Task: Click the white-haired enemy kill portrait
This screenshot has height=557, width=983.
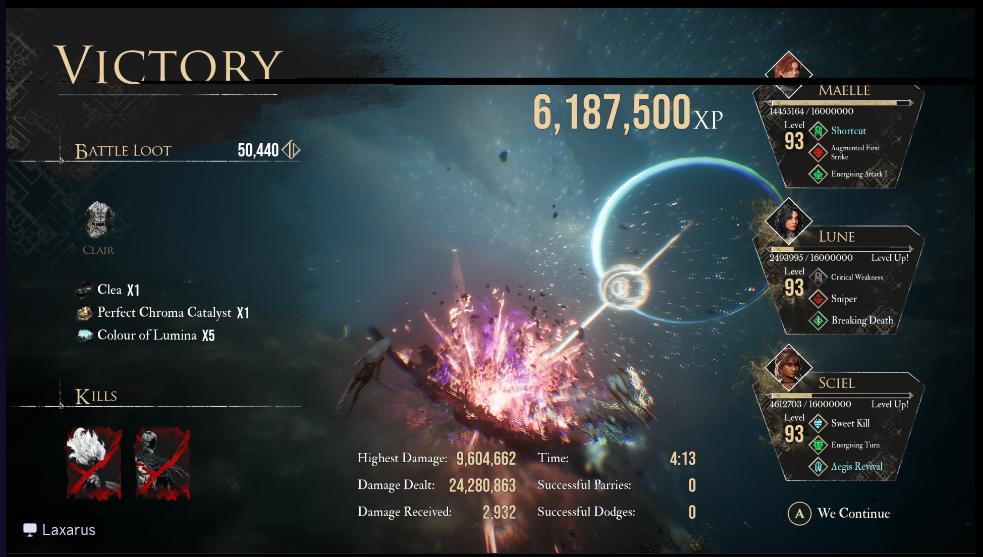Action: tap(93, 462)
